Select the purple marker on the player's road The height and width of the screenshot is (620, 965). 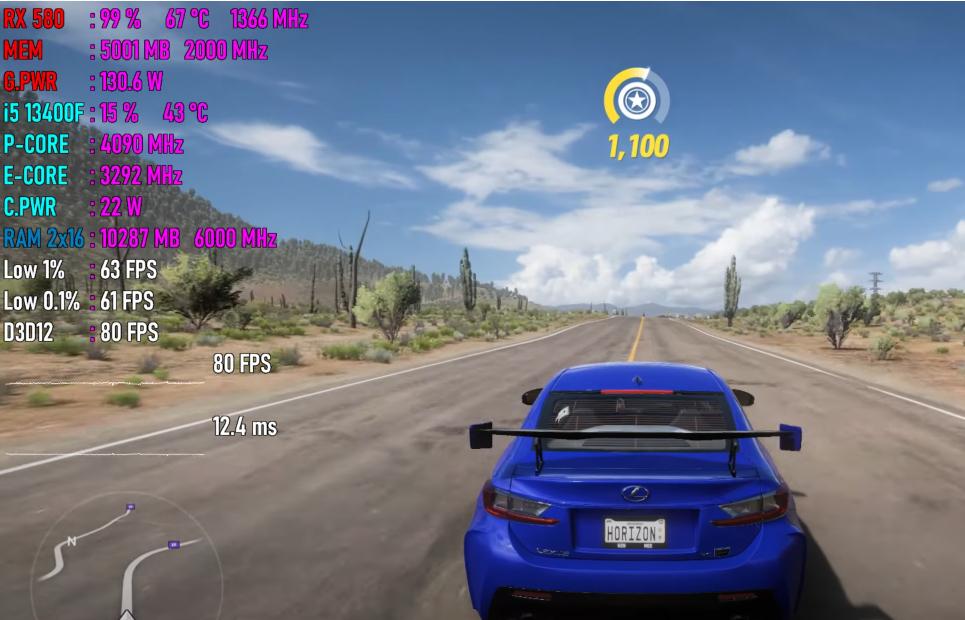pos(174,544)
